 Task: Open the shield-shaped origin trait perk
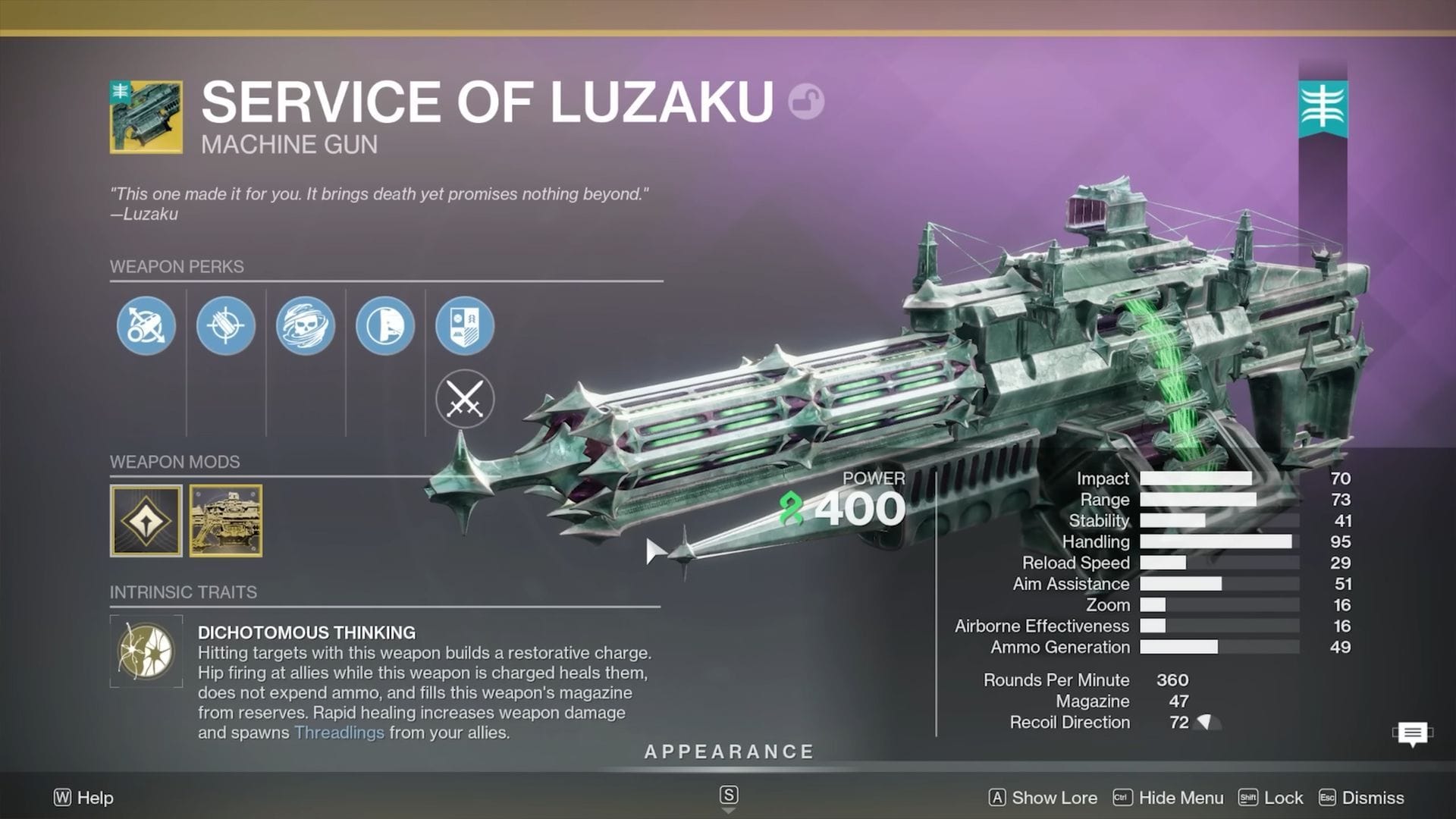click(x=464, y=326)
